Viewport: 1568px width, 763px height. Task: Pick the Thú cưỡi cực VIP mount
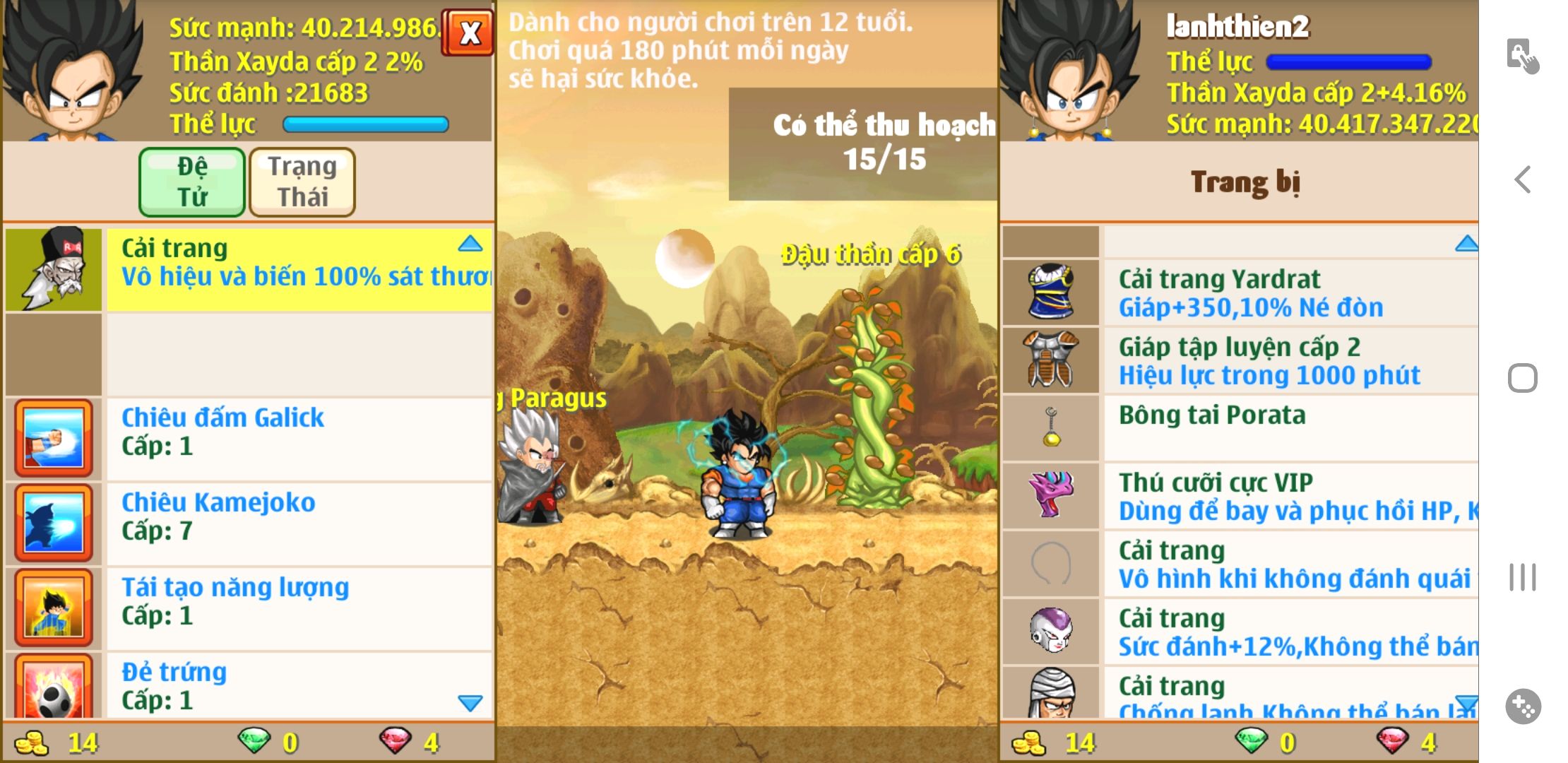[x=1289, y=496]
